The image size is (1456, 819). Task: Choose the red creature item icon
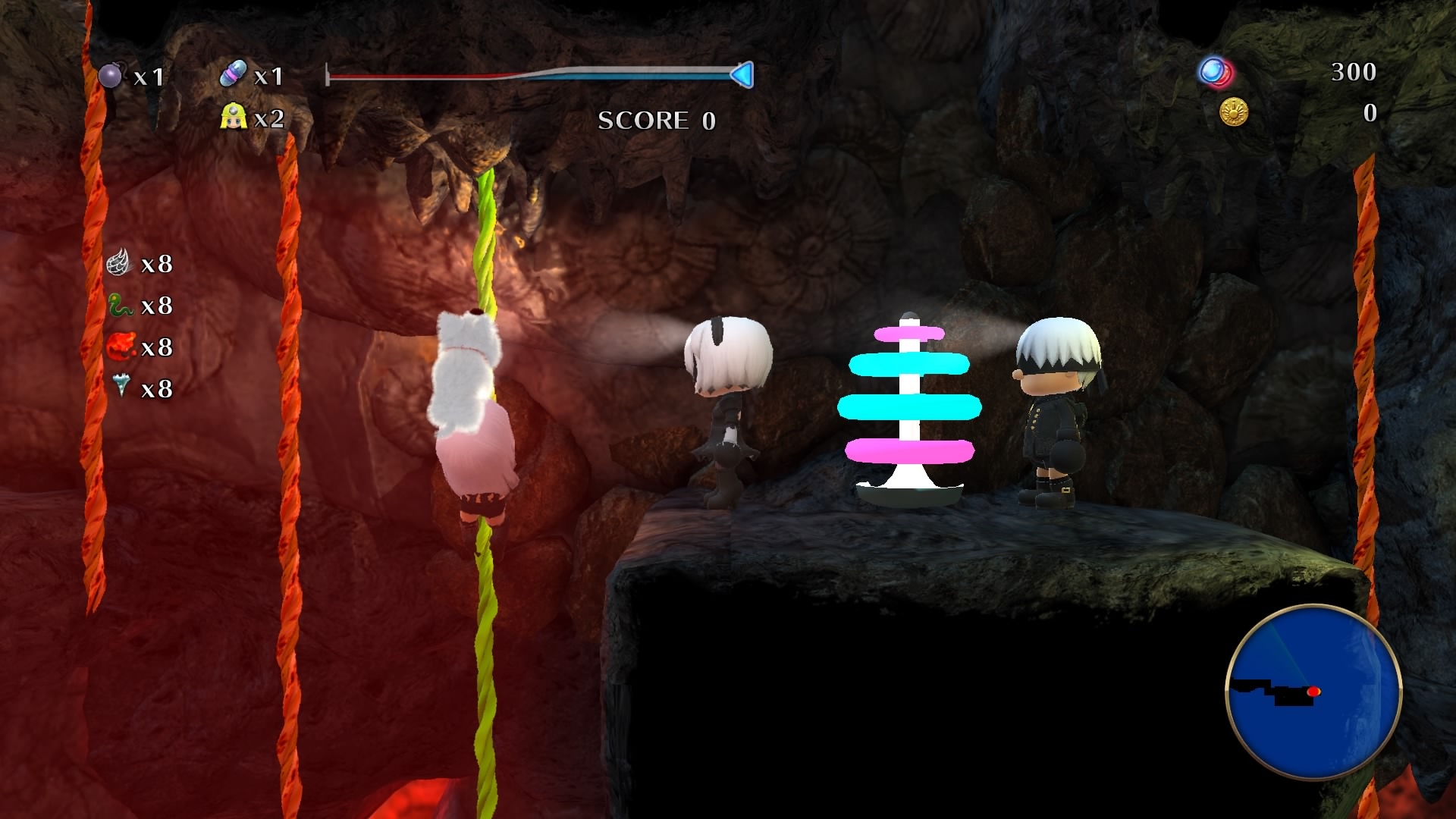pyautogui.click(x=120, y=347)
